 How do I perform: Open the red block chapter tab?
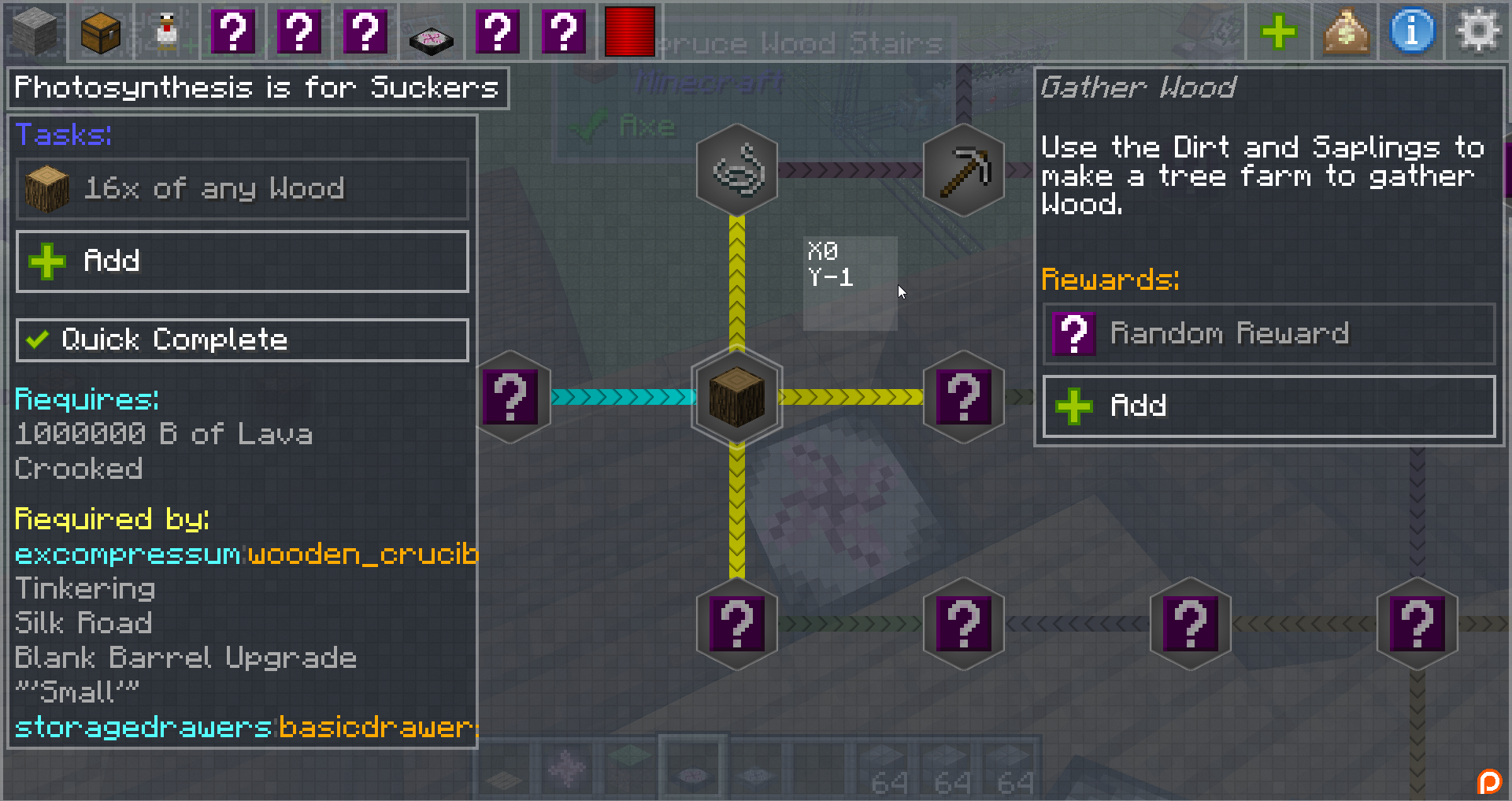pos(629,32)
